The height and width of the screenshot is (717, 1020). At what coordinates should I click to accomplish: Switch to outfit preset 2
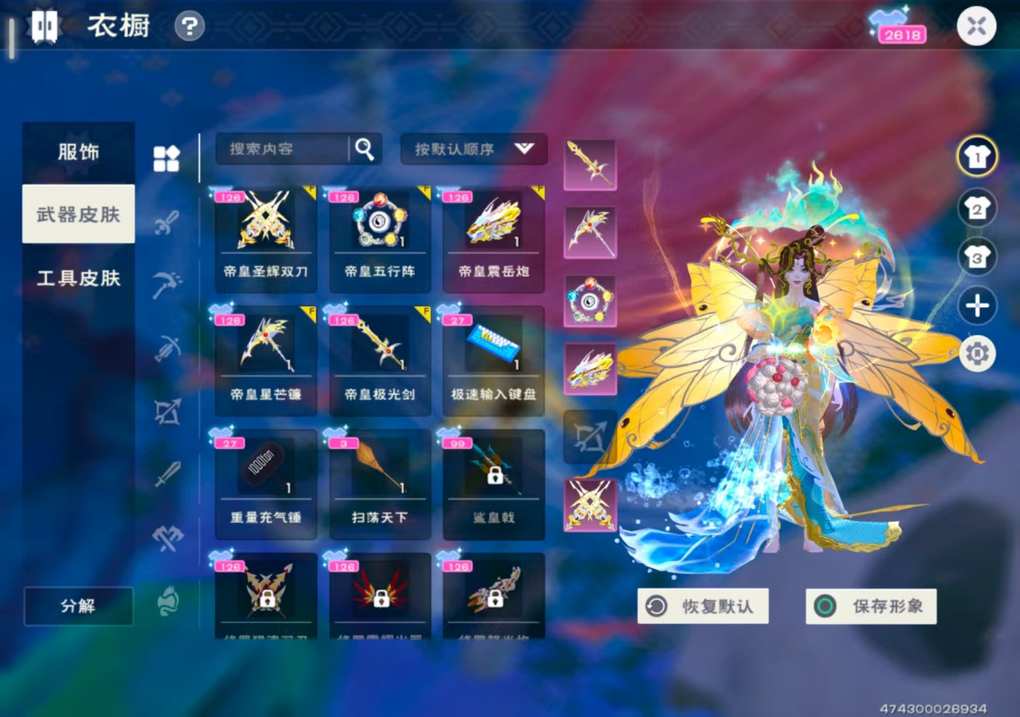(977, 207)
